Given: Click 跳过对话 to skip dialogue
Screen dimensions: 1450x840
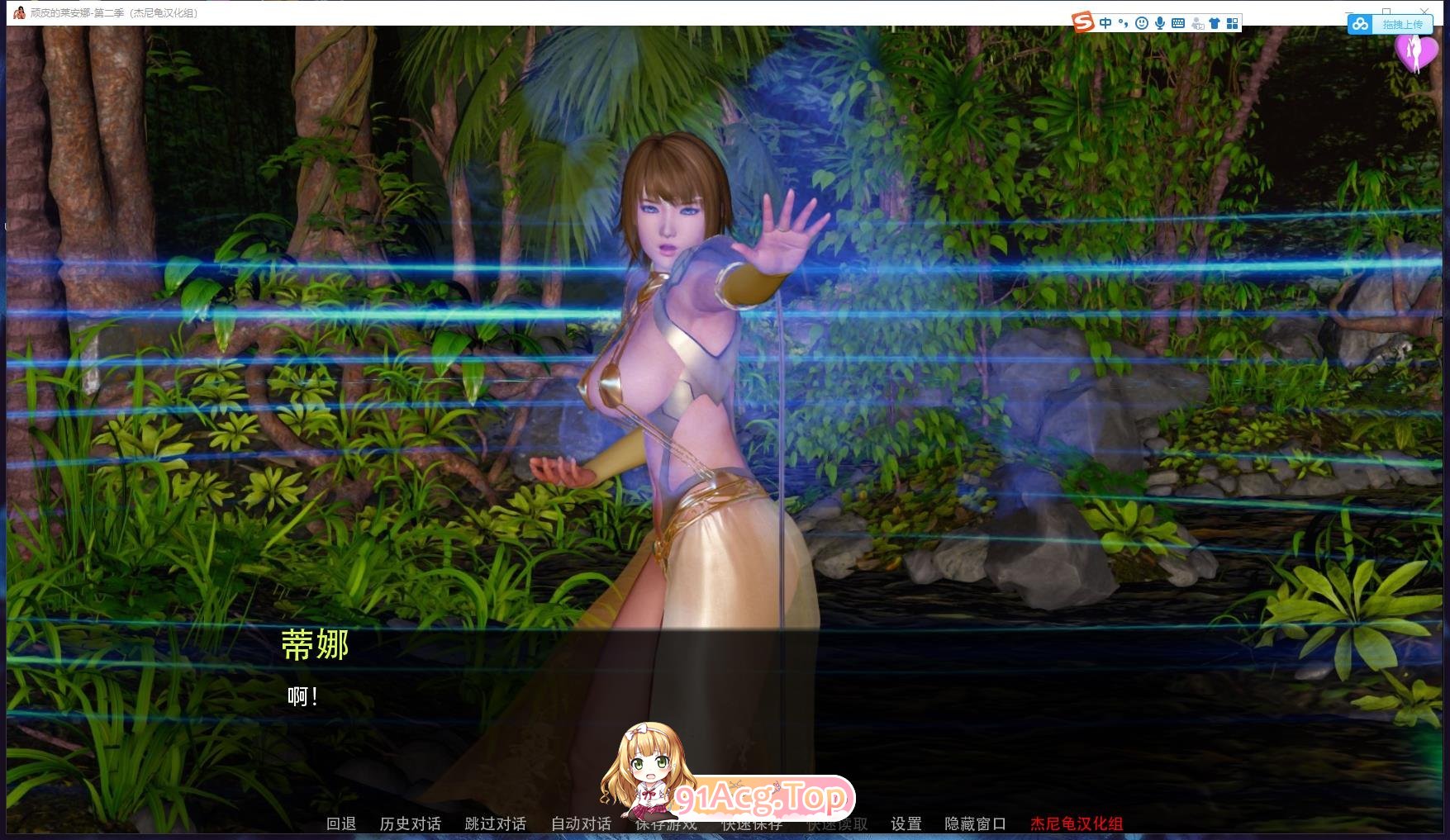Looking at the screenshot, I should coord(495,823).
